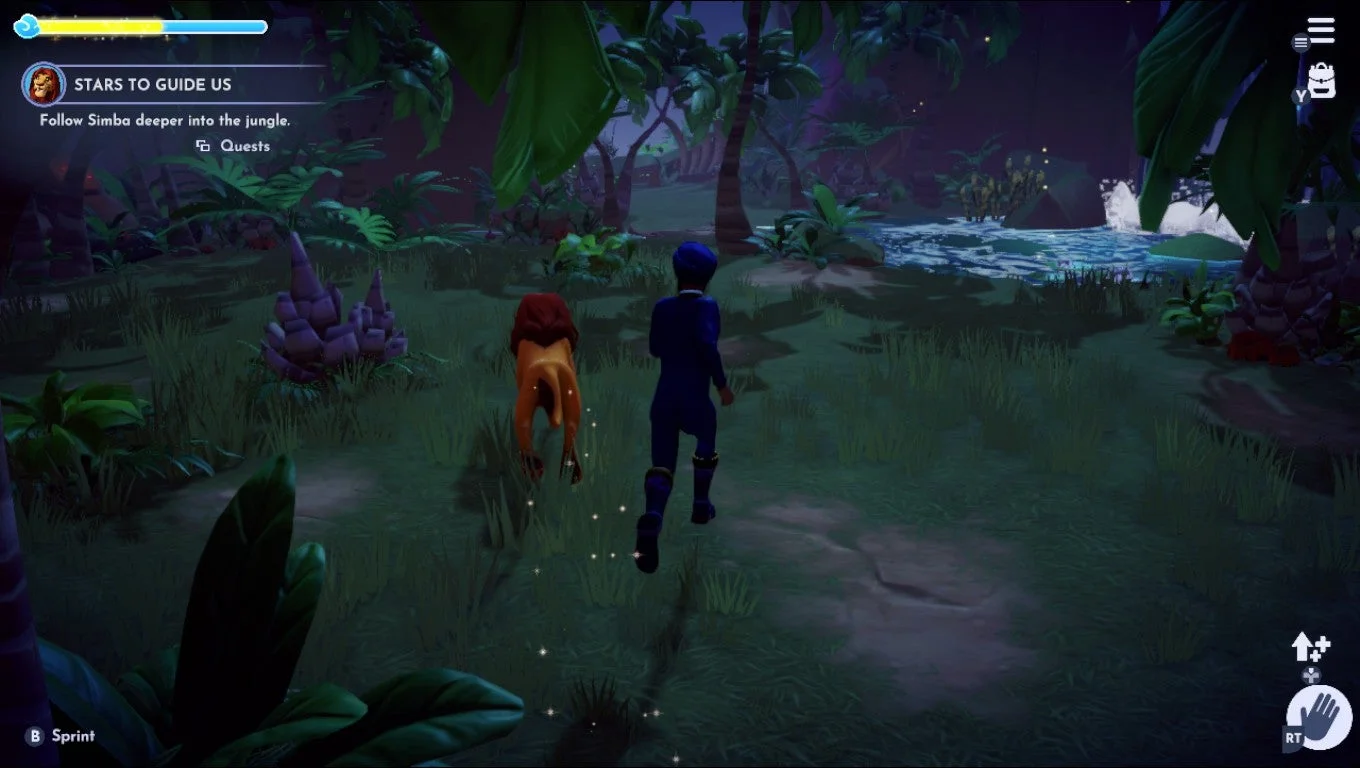
Task: Toggle the Y prompt on the backpack
Action: coord(1303,96)
